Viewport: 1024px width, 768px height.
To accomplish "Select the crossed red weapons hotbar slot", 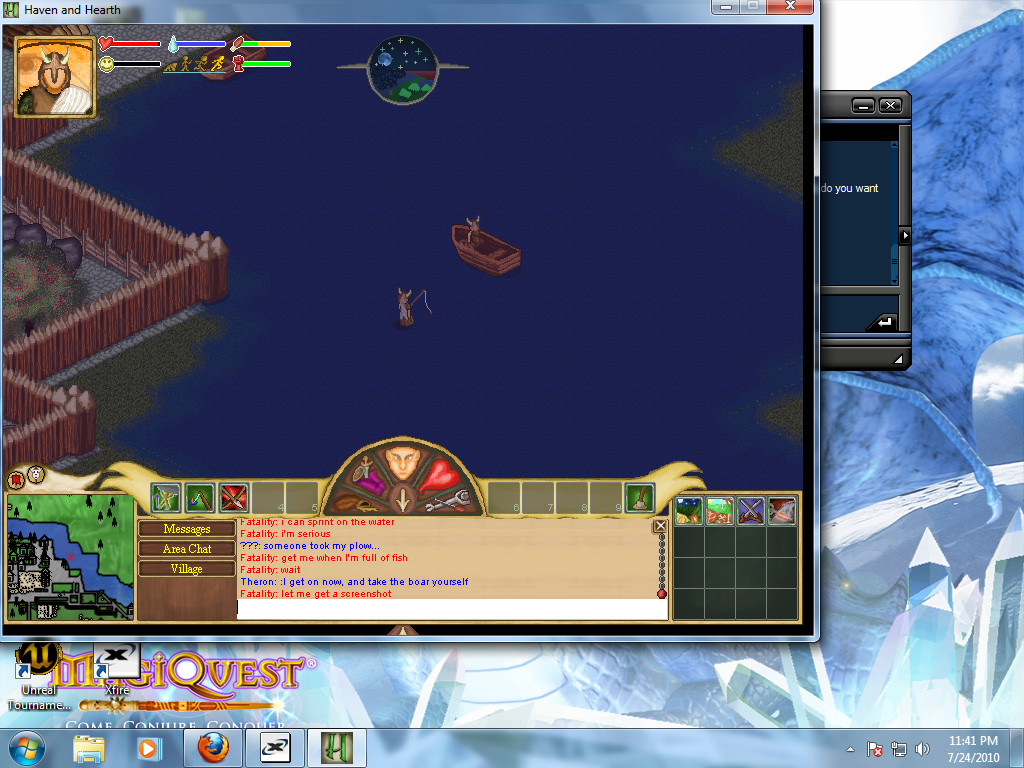I will 233,497.
